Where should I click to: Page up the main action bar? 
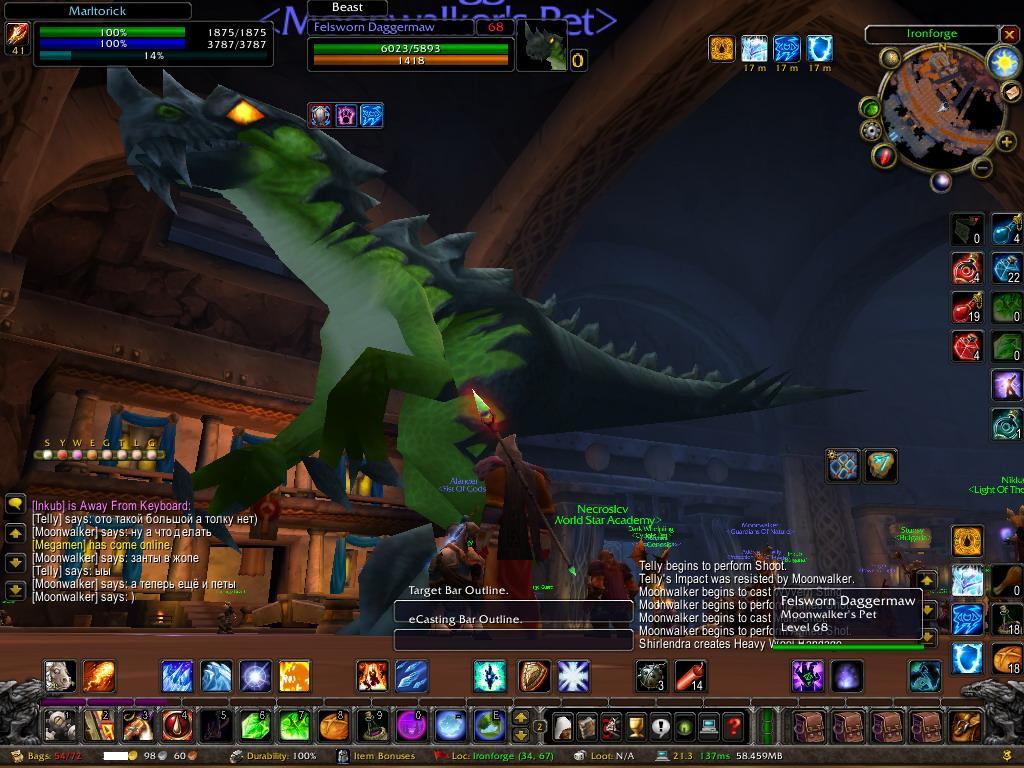521,717
